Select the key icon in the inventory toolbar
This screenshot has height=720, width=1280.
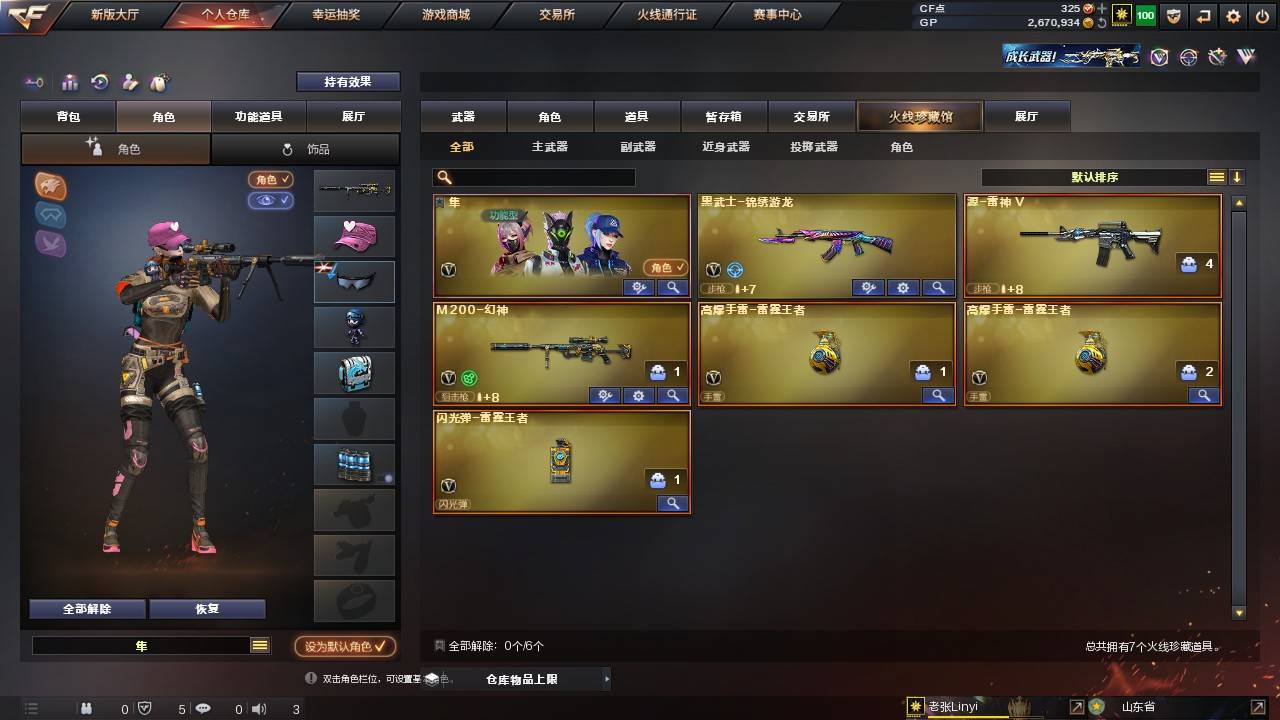[35, 83]
